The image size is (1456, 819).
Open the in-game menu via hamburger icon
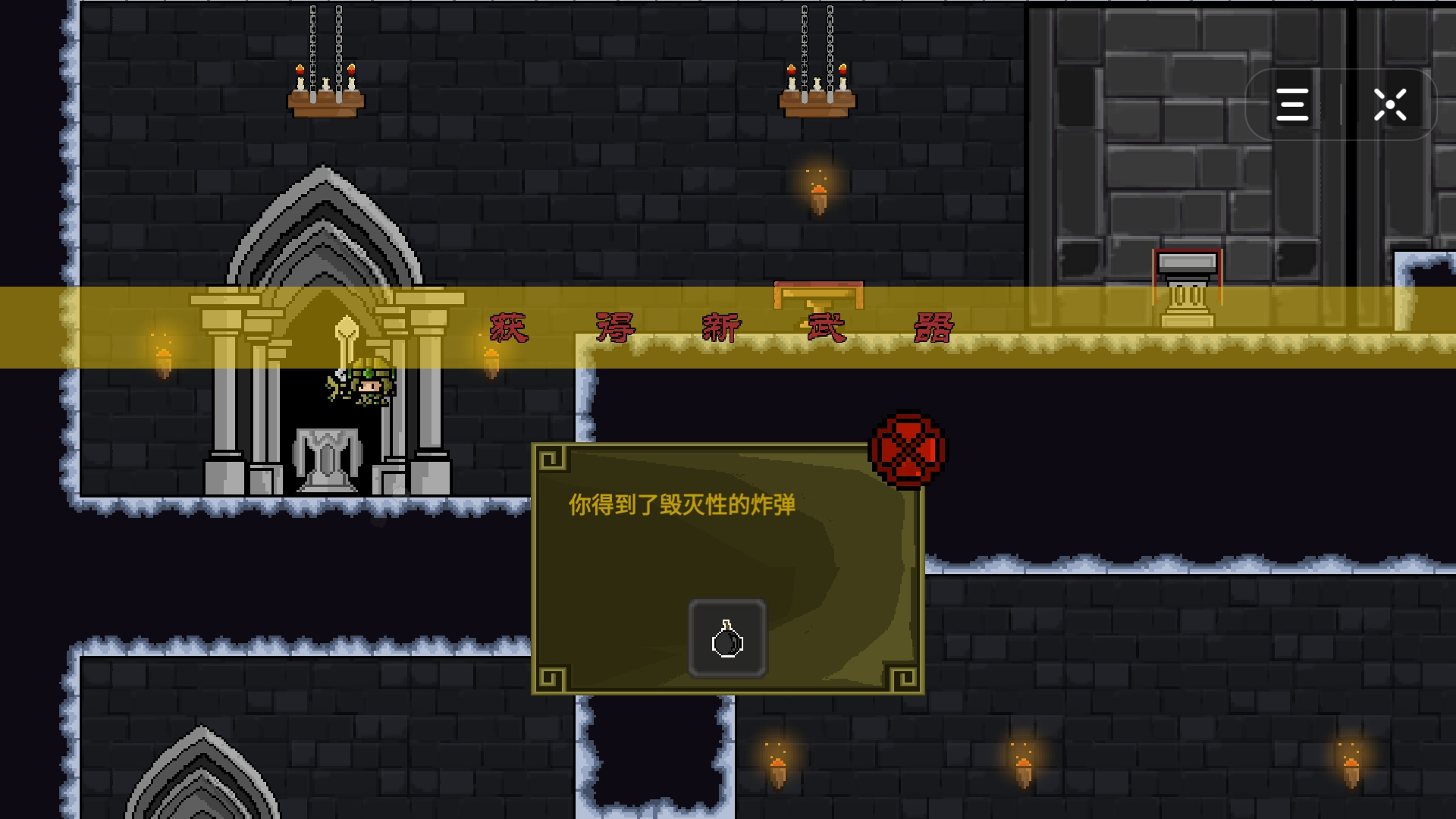tap(1293, 105)
